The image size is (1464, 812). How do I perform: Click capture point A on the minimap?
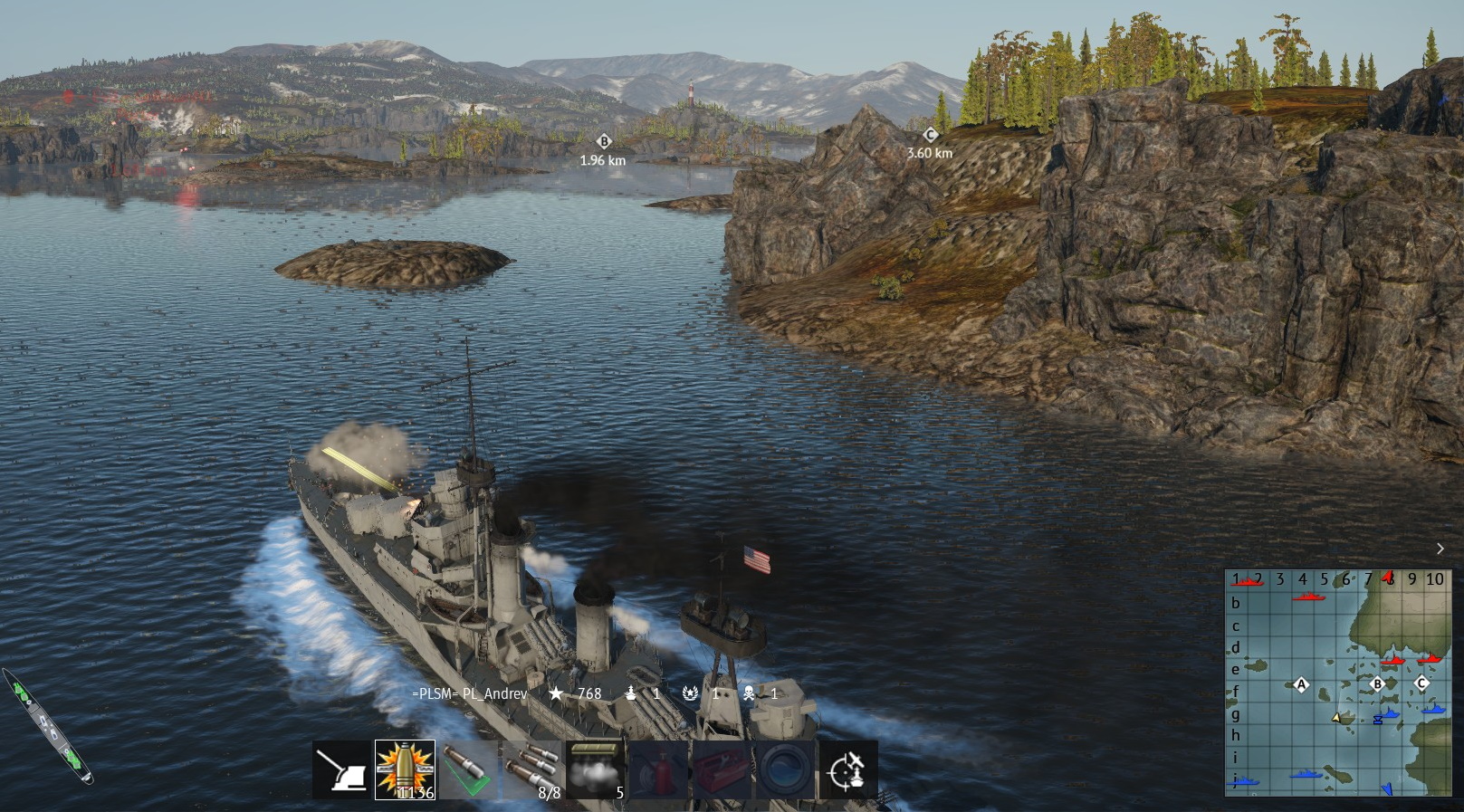(x=1302, y=684)
